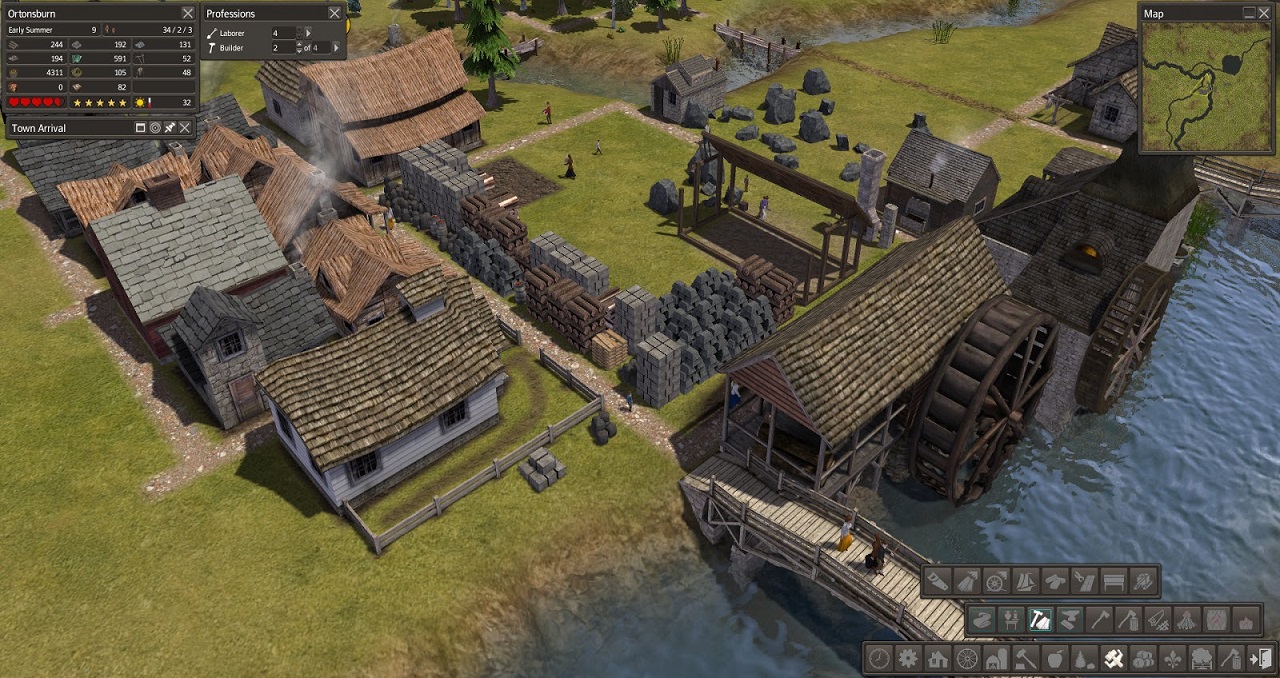Select the anvil blacksmith building icon
Image resolution: width=1280 pixels, height=678 pixels.
coord(1070,620)
